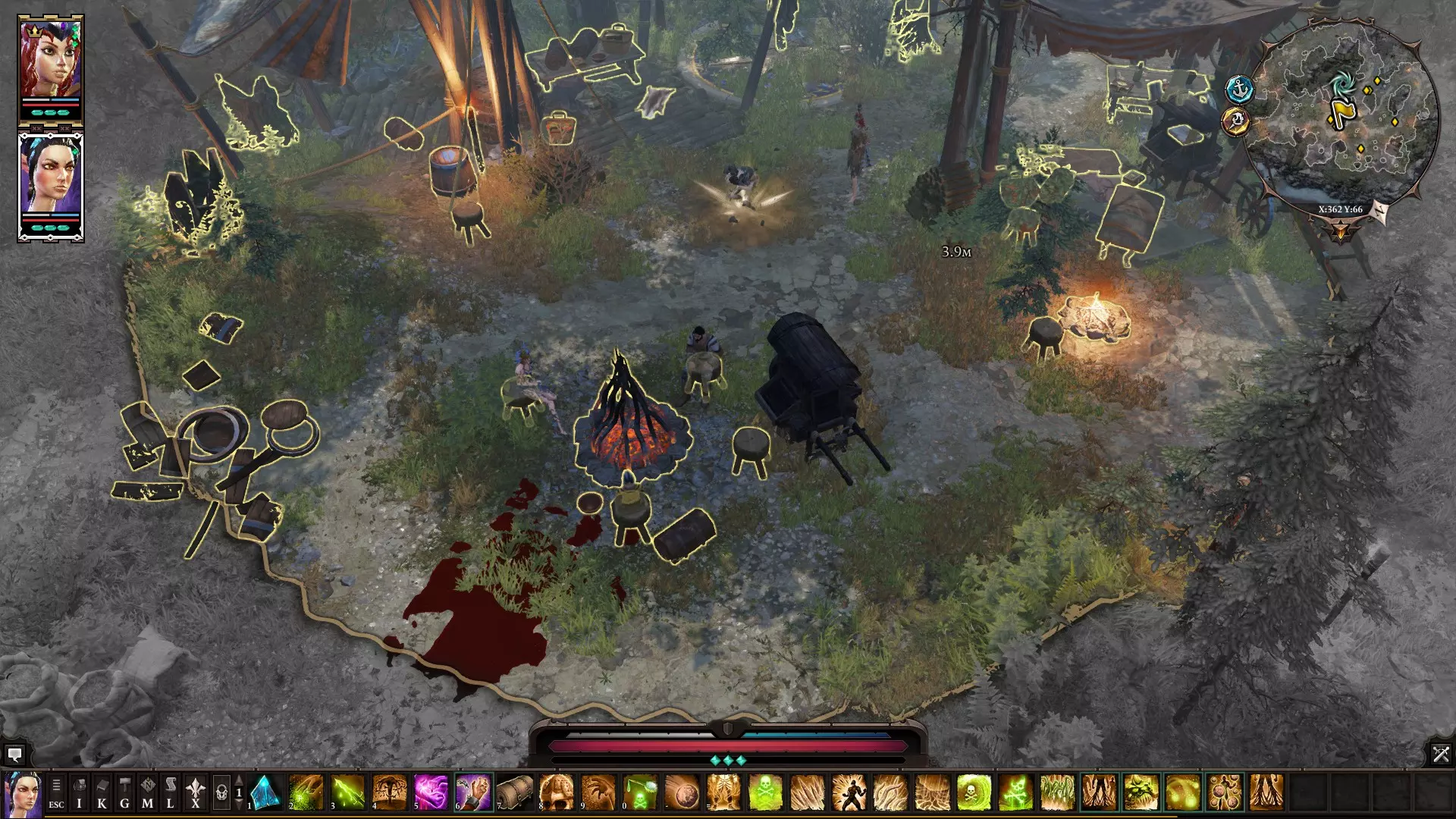Cast the pink magic swirl skill
Viewport: 1456px width, 819px height.
(x=431, y=792)
